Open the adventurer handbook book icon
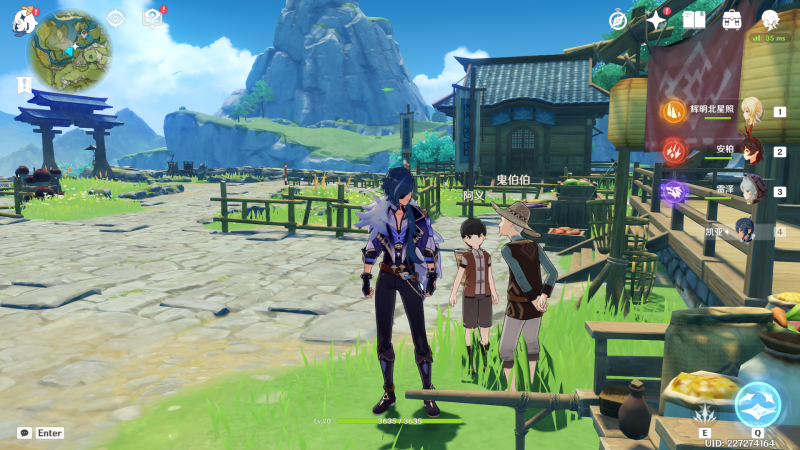The image size is (800, 450). pyautogui.click(x=694, y=19)
